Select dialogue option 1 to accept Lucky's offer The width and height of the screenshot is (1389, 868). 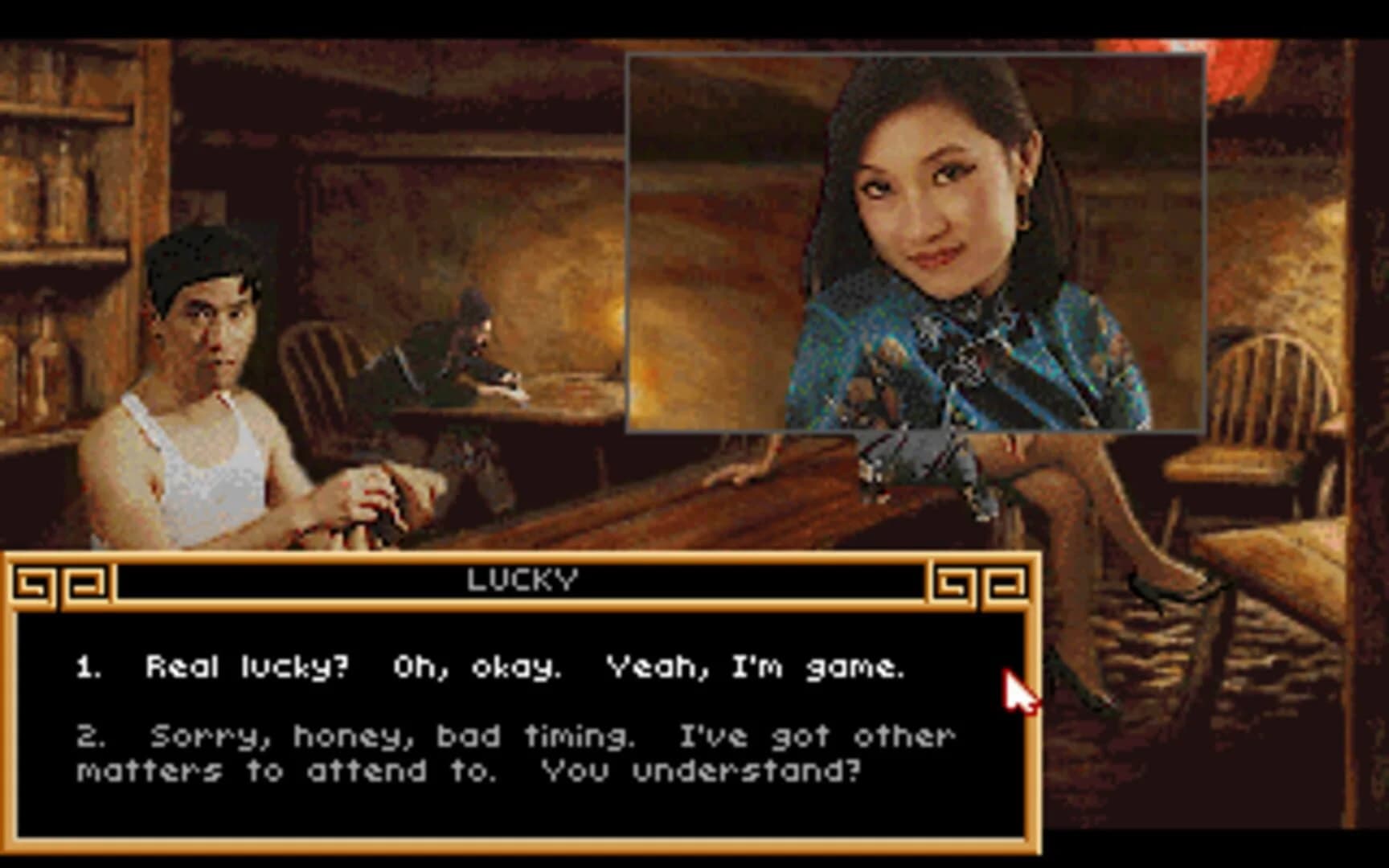pyautogui.click(x=522, y=667)
